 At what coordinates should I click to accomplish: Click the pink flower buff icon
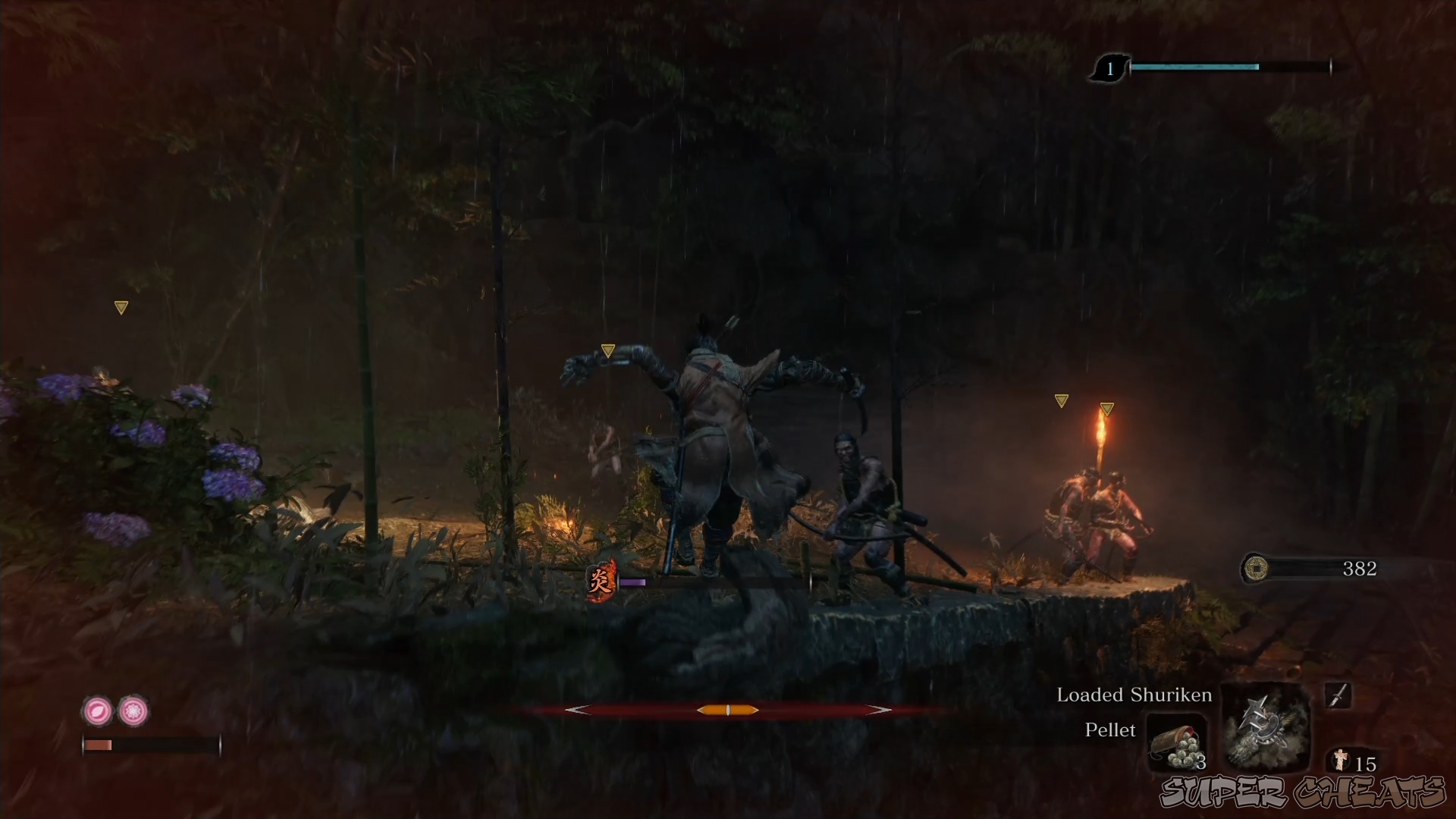click(x=133, y=711)
